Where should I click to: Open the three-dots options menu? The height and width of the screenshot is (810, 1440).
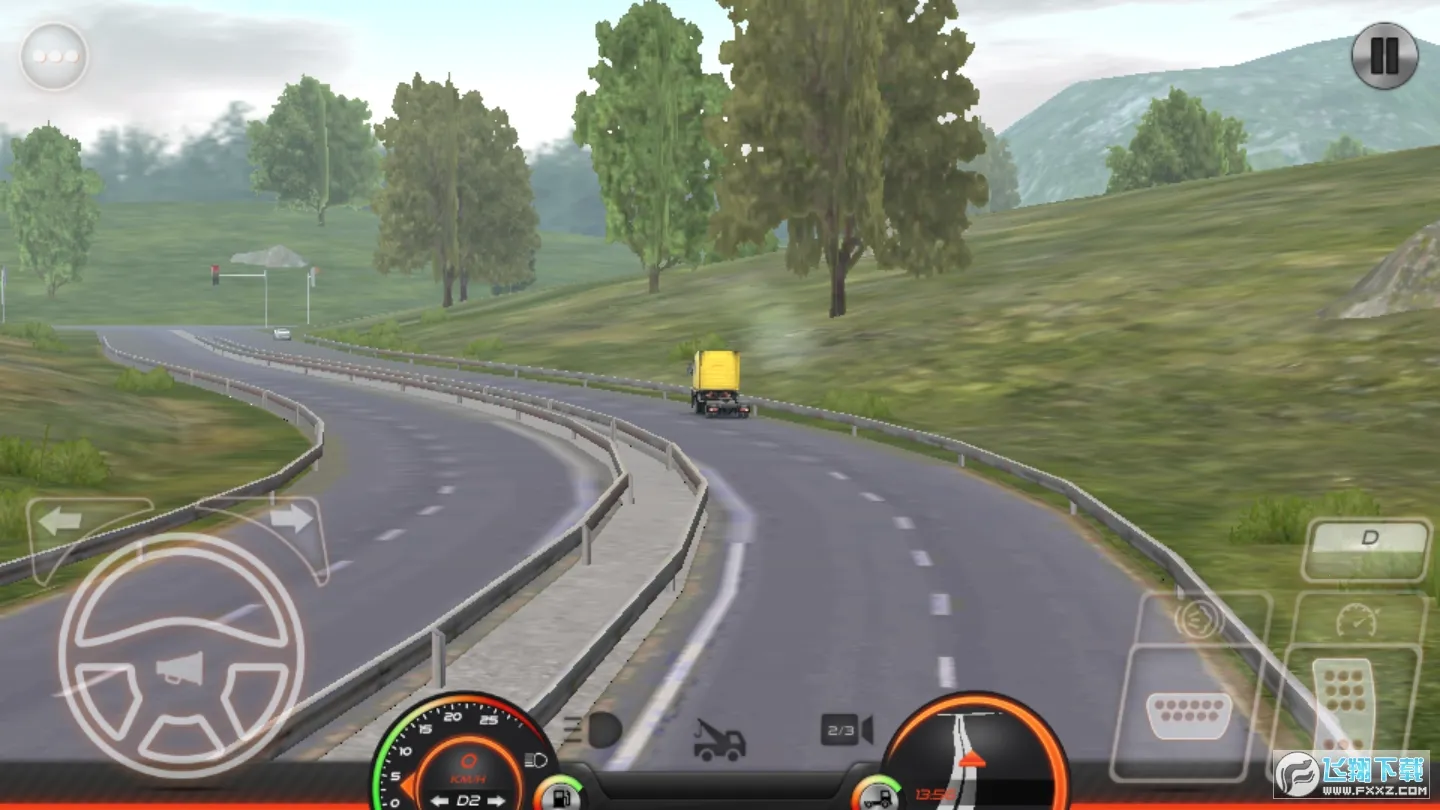54,56
